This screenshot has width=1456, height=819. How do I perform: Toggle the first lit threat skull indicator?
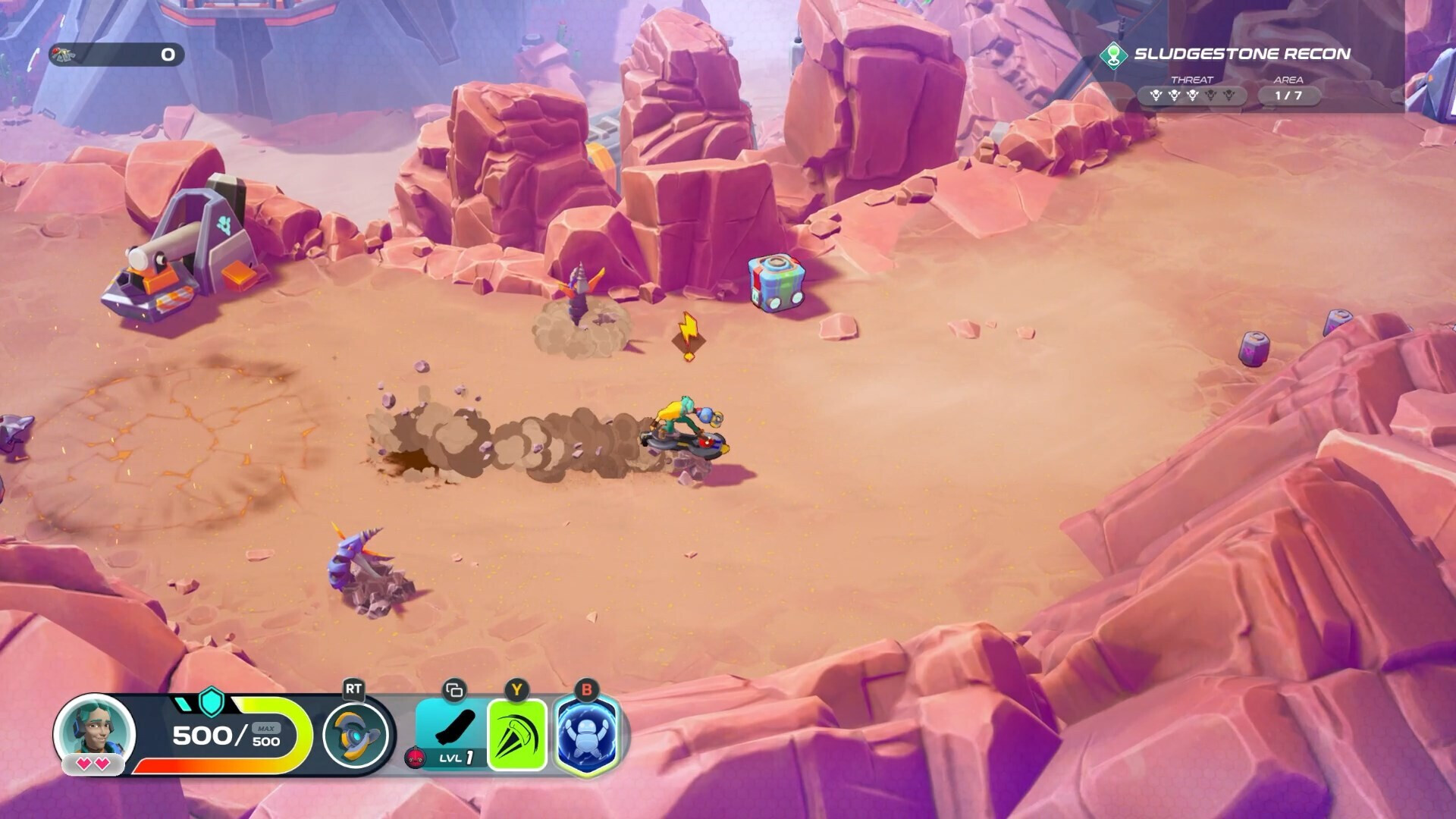coord(1156,95)
